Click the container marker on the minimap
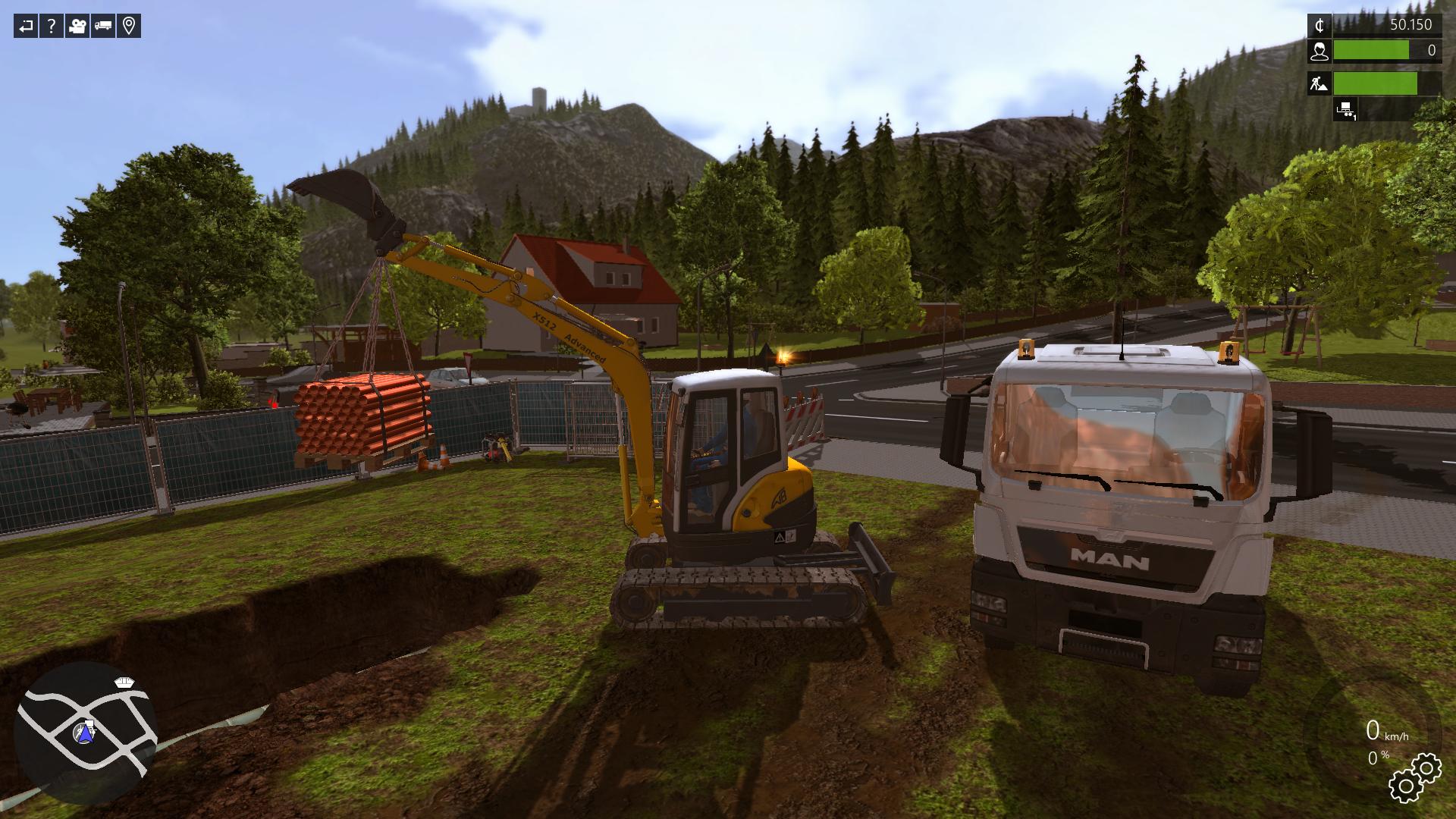 (124, 682)
